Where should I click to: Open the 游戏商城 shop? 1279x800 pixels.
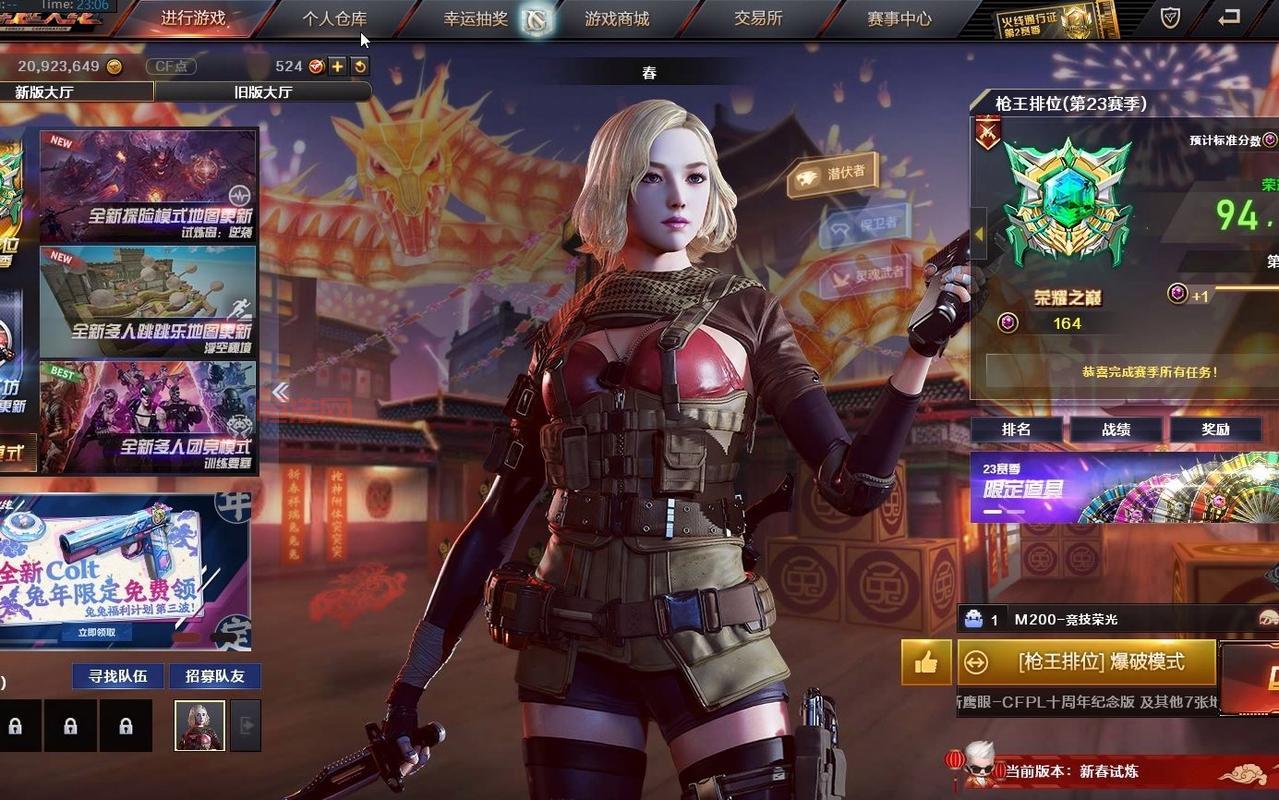[x=617, y=18]
